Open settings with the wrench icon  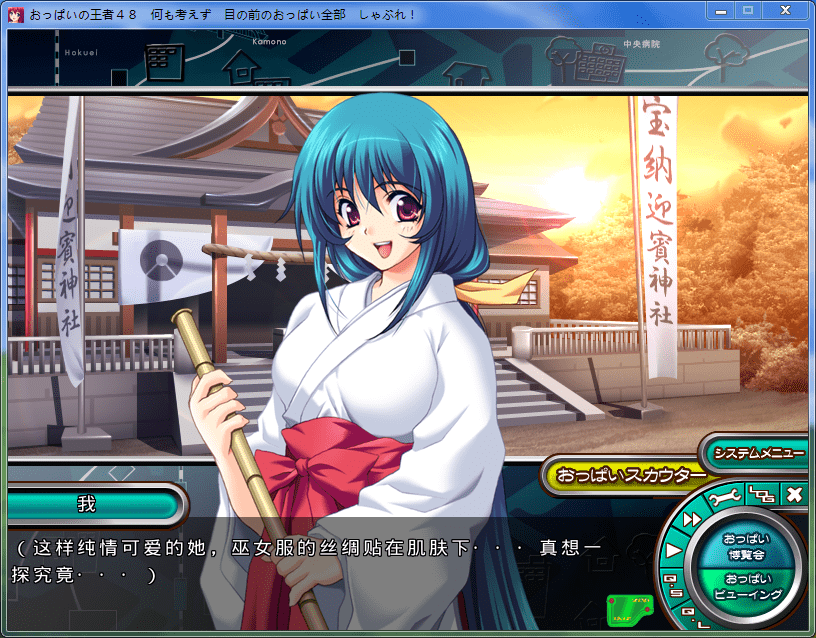point(726,496)
